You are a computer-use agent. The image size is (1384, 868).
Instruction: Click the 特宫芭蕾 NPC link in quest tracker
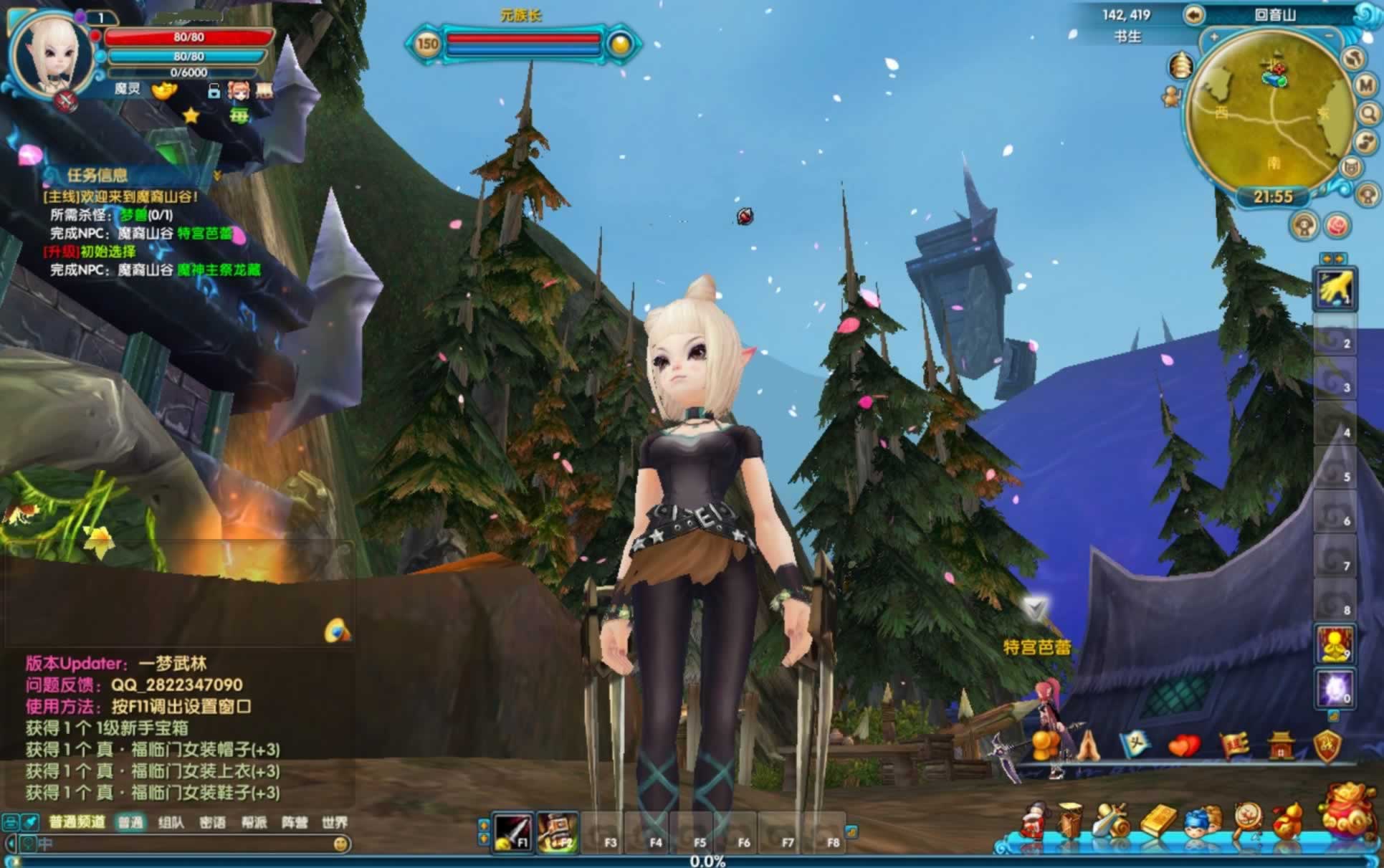click(x=205, y=233)
